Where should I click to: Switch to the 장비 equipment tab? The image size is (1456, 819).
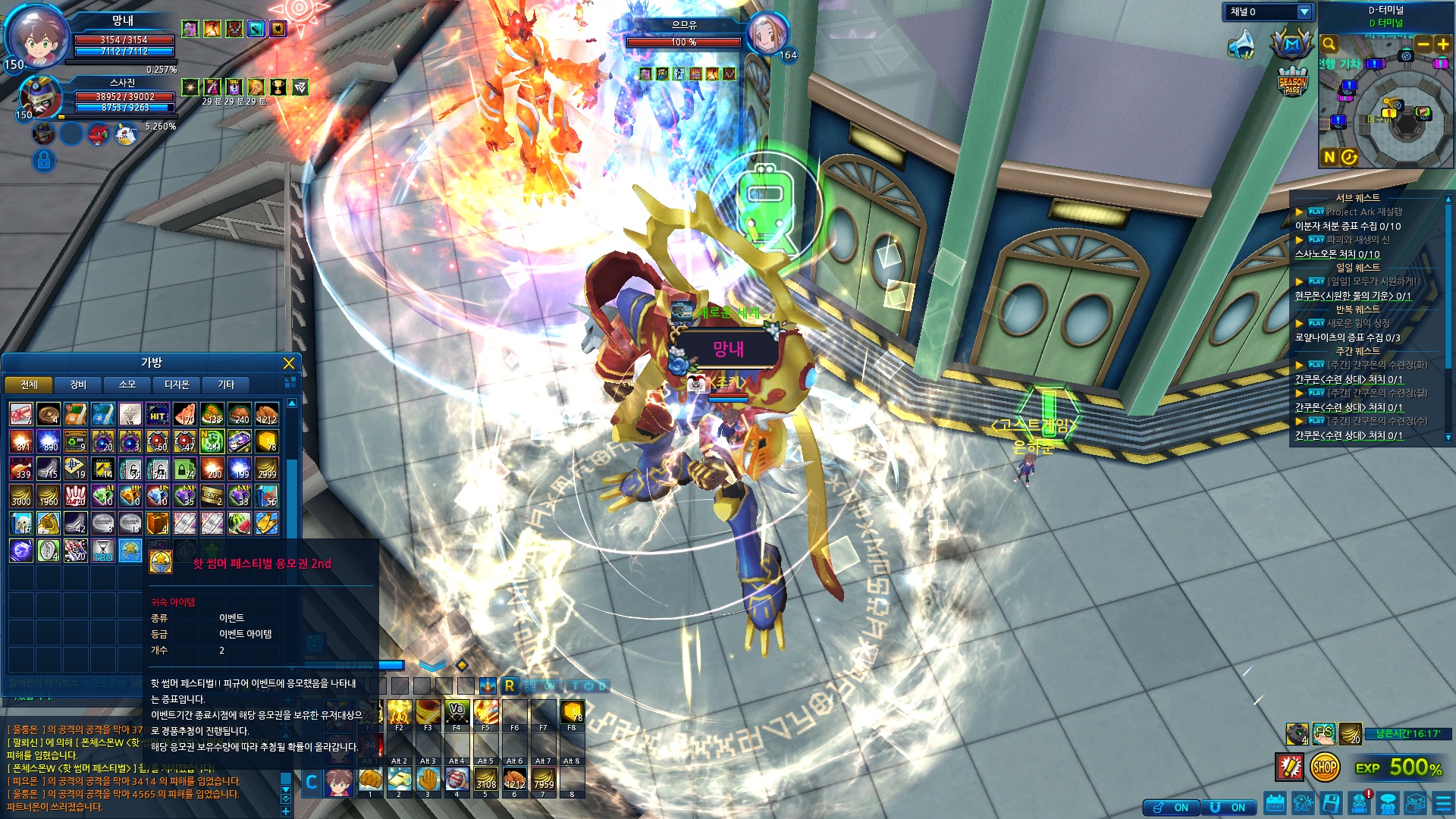78,384
